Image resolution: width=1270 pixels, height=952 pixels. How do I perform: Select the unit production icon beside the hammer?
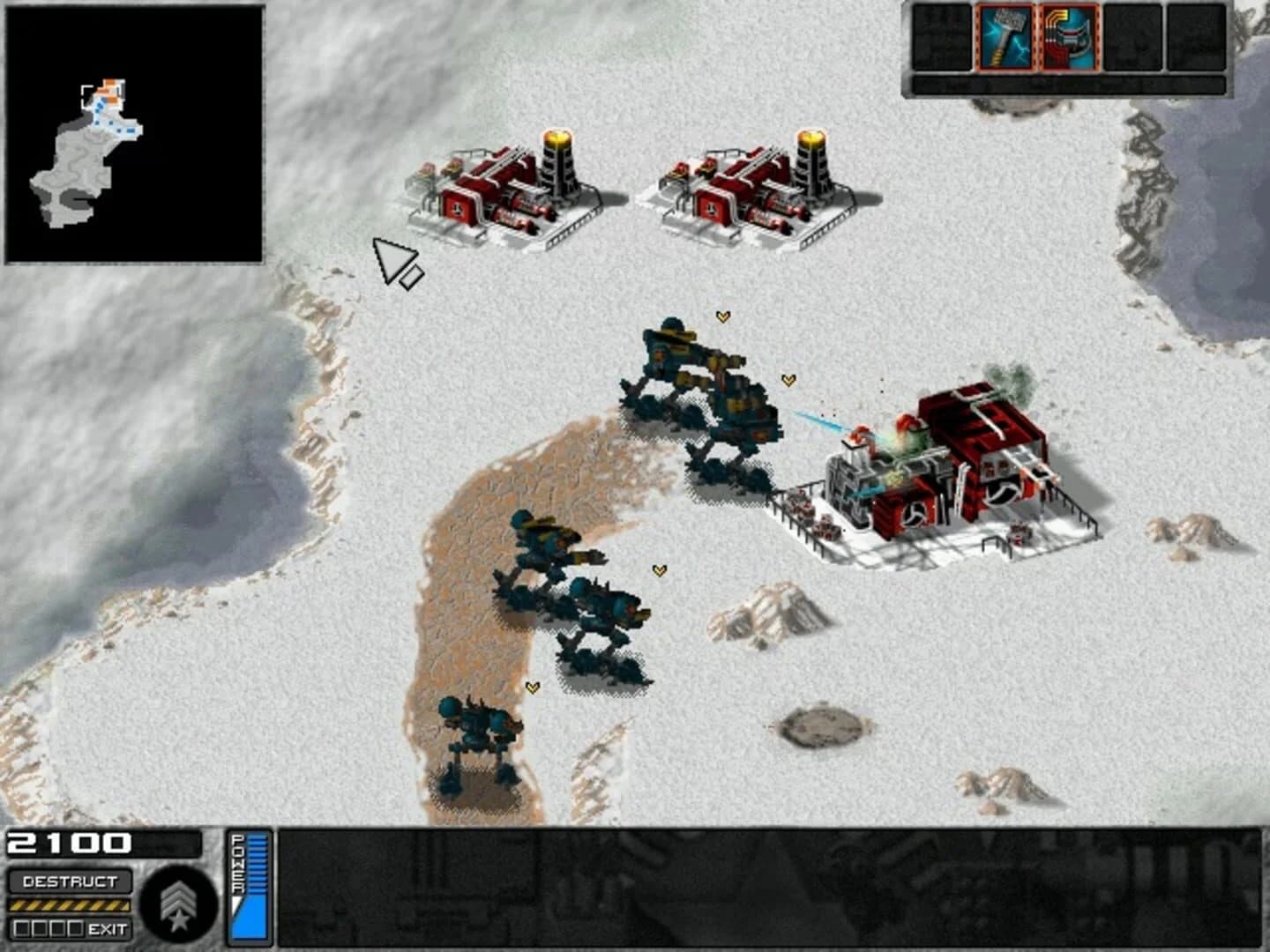(1067, 37)
